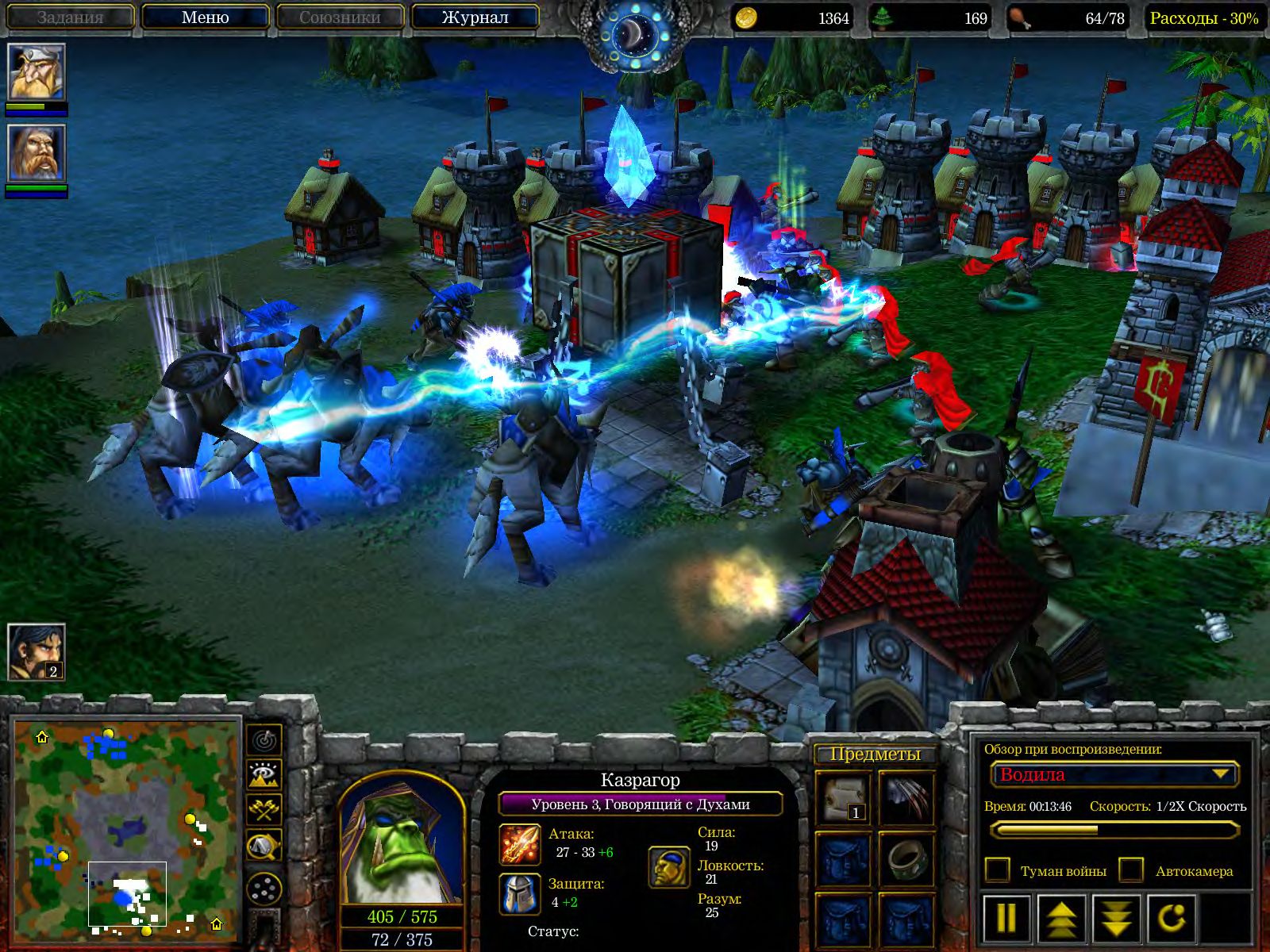Click the formation movement toggle button
The height and width of the screenshot is (952, 1270).
coord(264,889)
